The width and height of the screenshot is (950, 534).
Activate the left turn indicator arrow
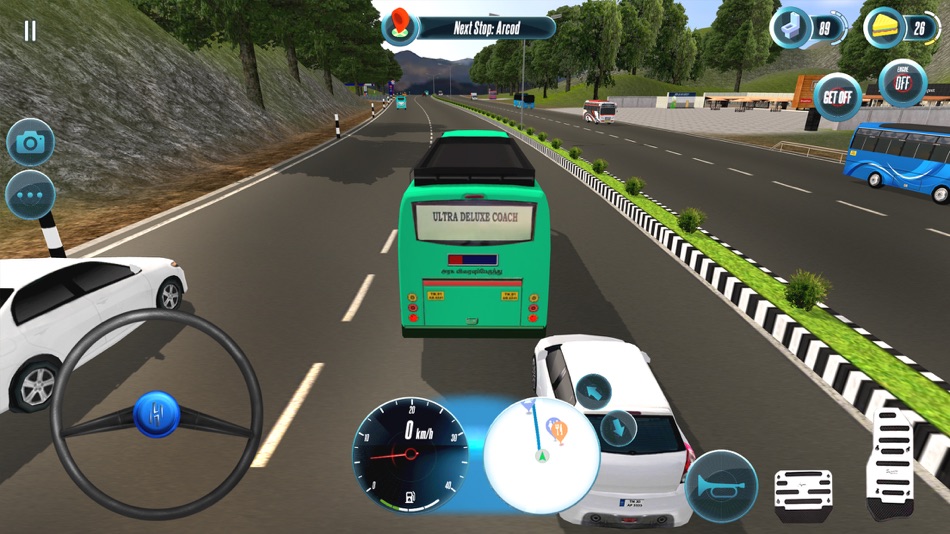click(x=593, y=391)
